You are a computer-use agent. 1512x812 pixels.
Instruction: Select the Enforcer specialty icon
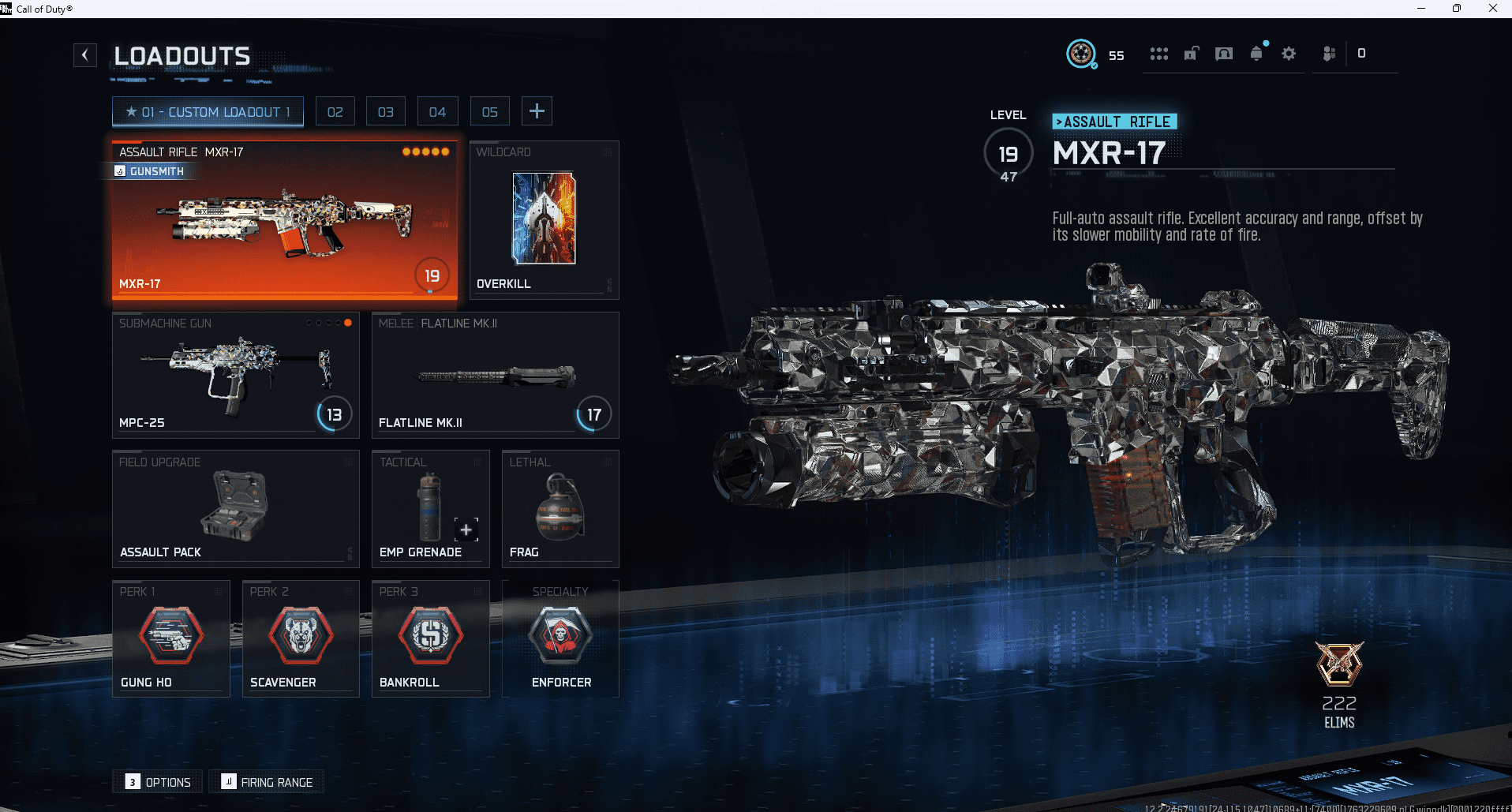(560, 635)
